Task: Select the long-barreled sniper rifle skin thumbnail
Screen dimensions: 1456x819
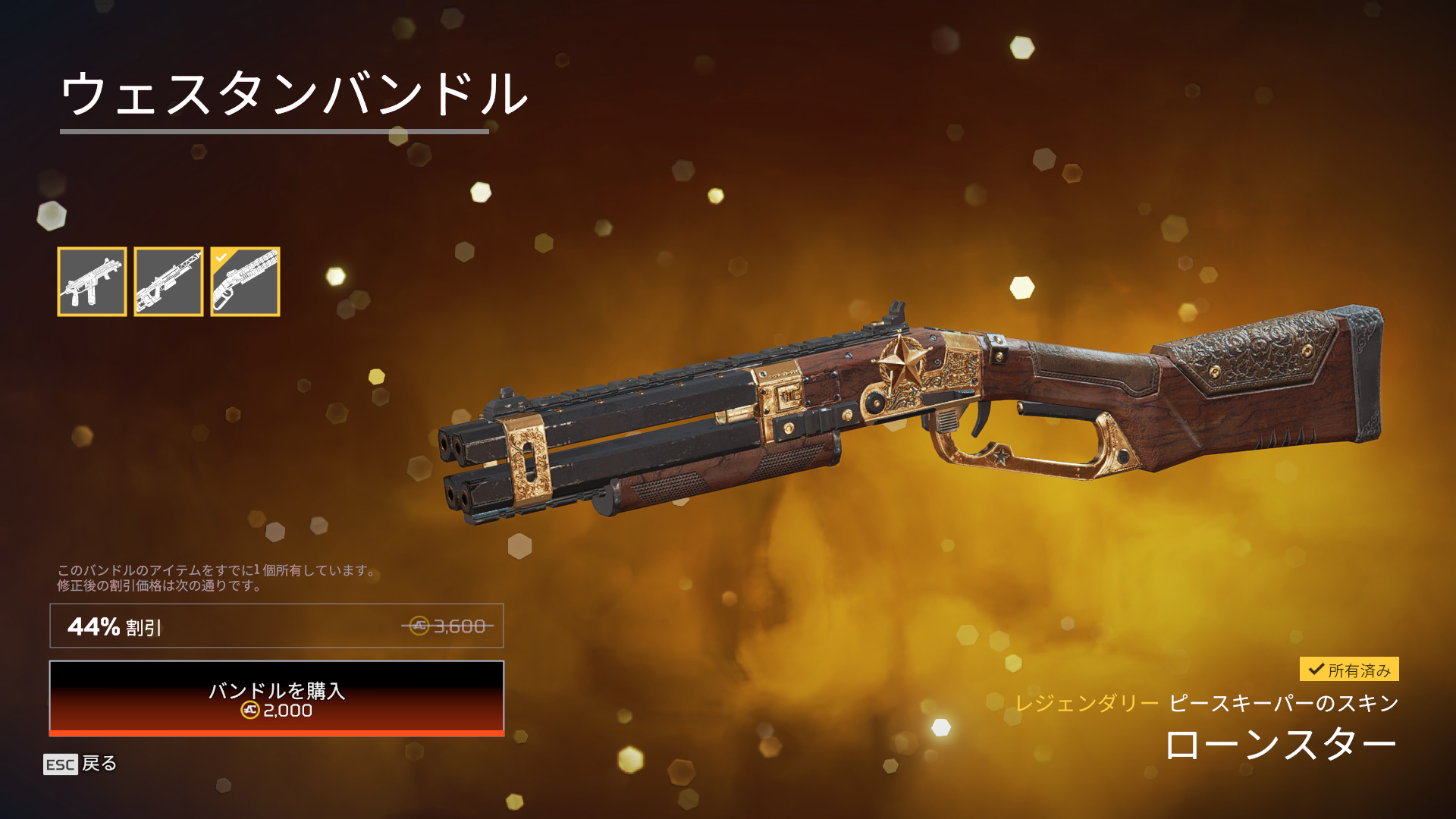Action: 168,281
